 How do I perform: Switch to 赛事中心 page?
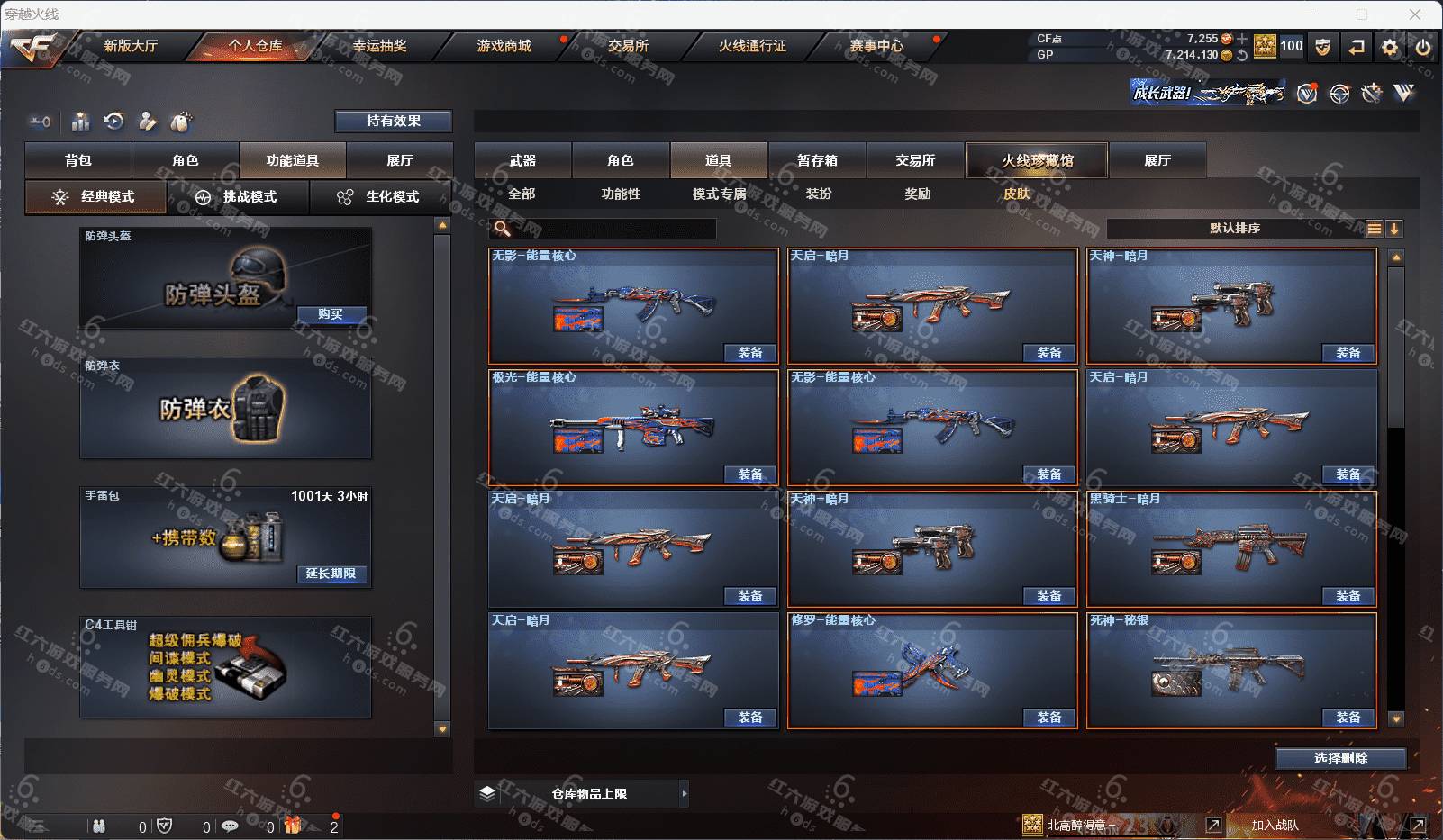[x=876, y=46]
